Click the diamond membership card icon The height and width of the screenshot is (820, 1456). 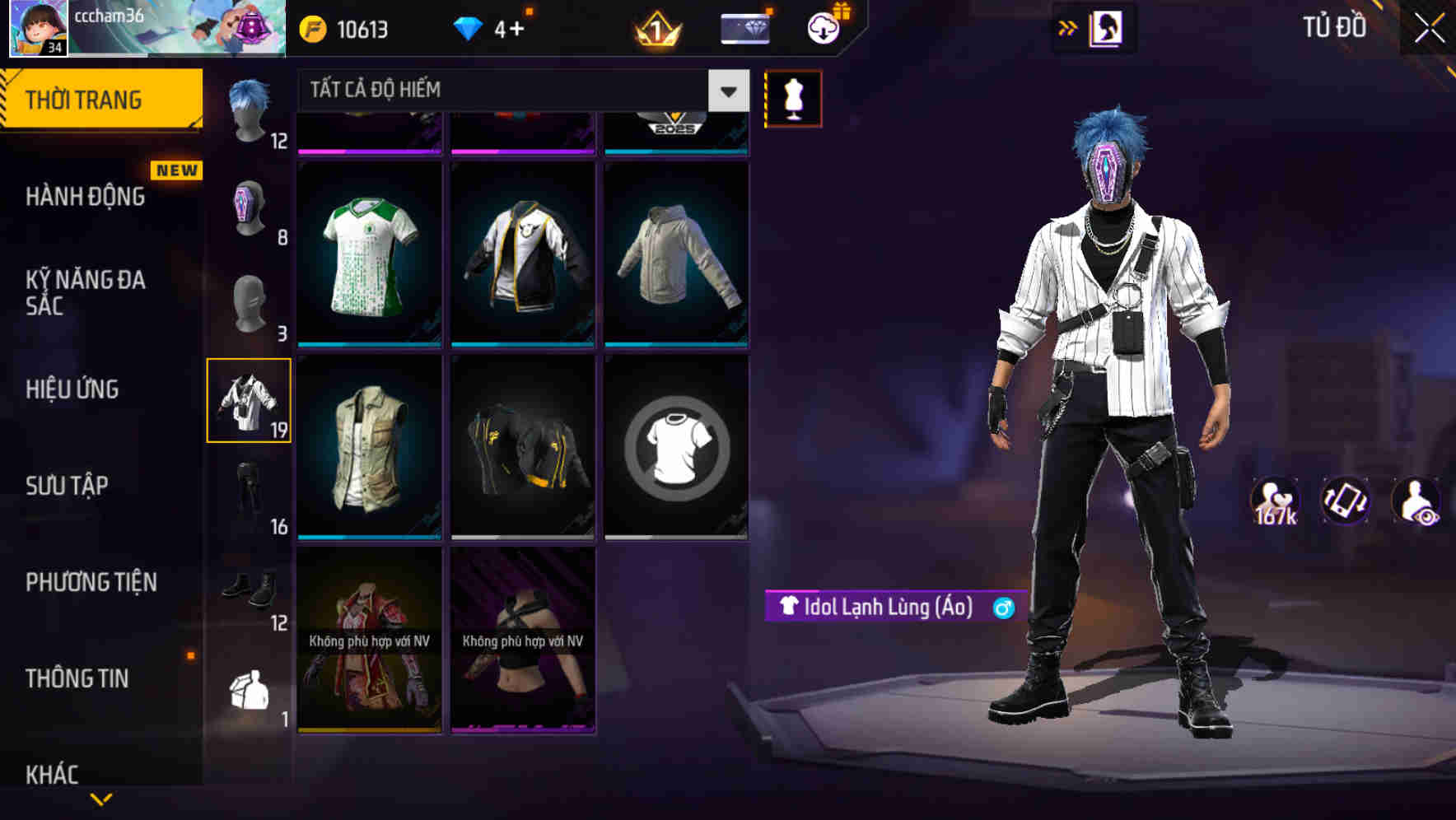[x=744, y=26]
